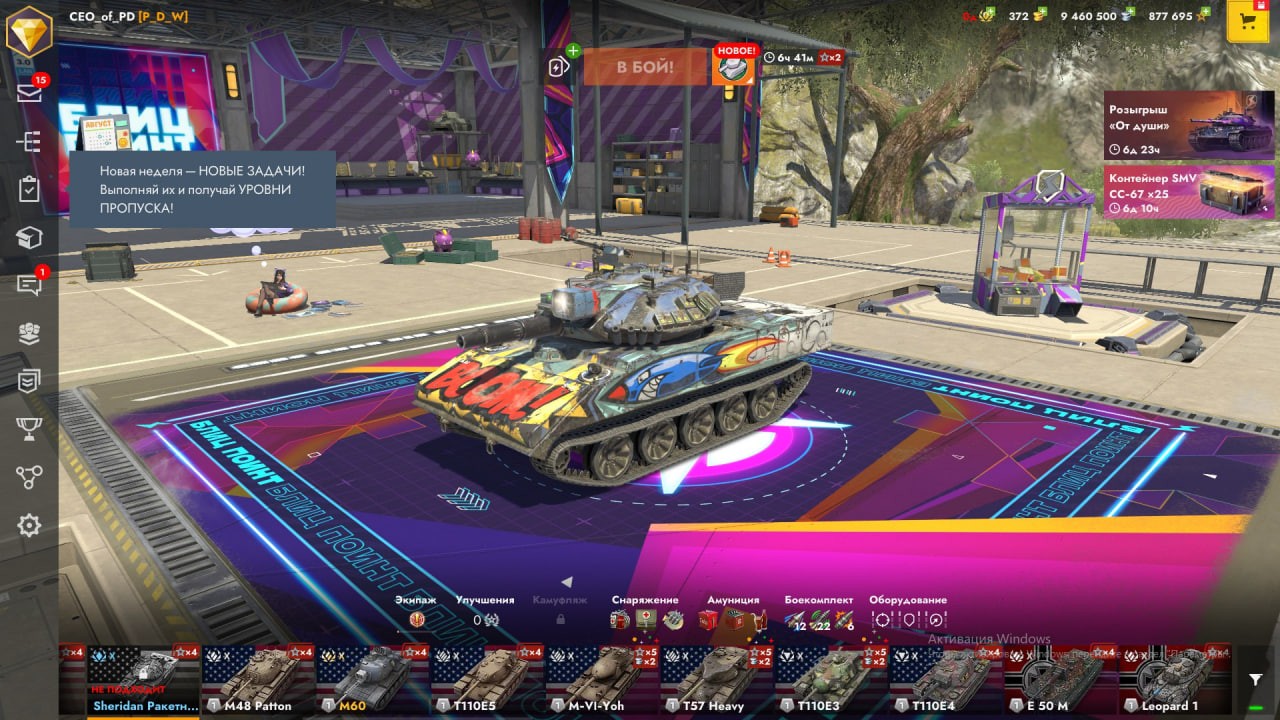Image resolution: width=1280 pixels, height=720 pixels.
Task: Open the premium account gem icon
Action: tap(29, 30)
